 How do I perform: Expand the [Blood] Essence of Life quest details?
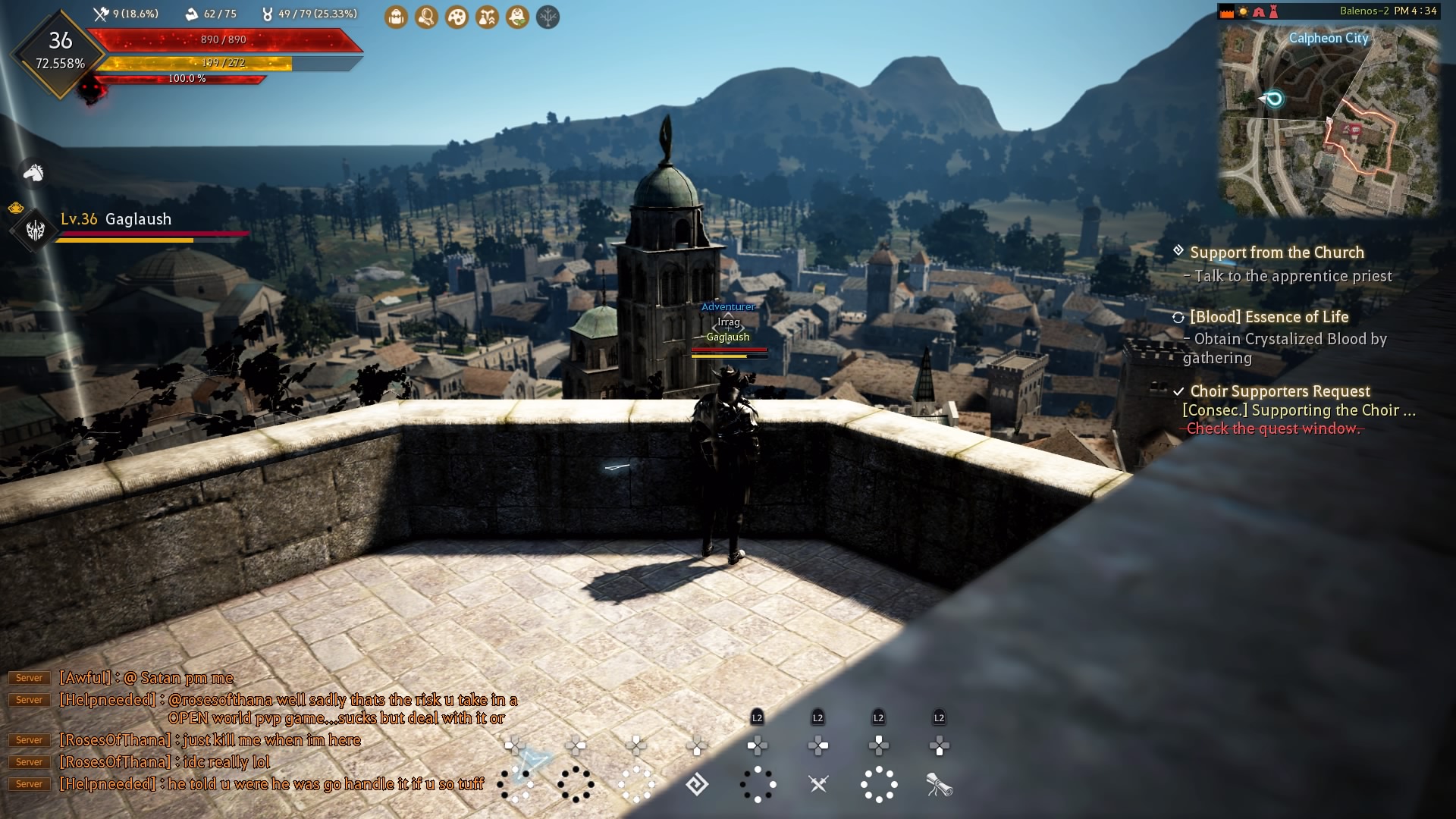[x=1269, y=317]
